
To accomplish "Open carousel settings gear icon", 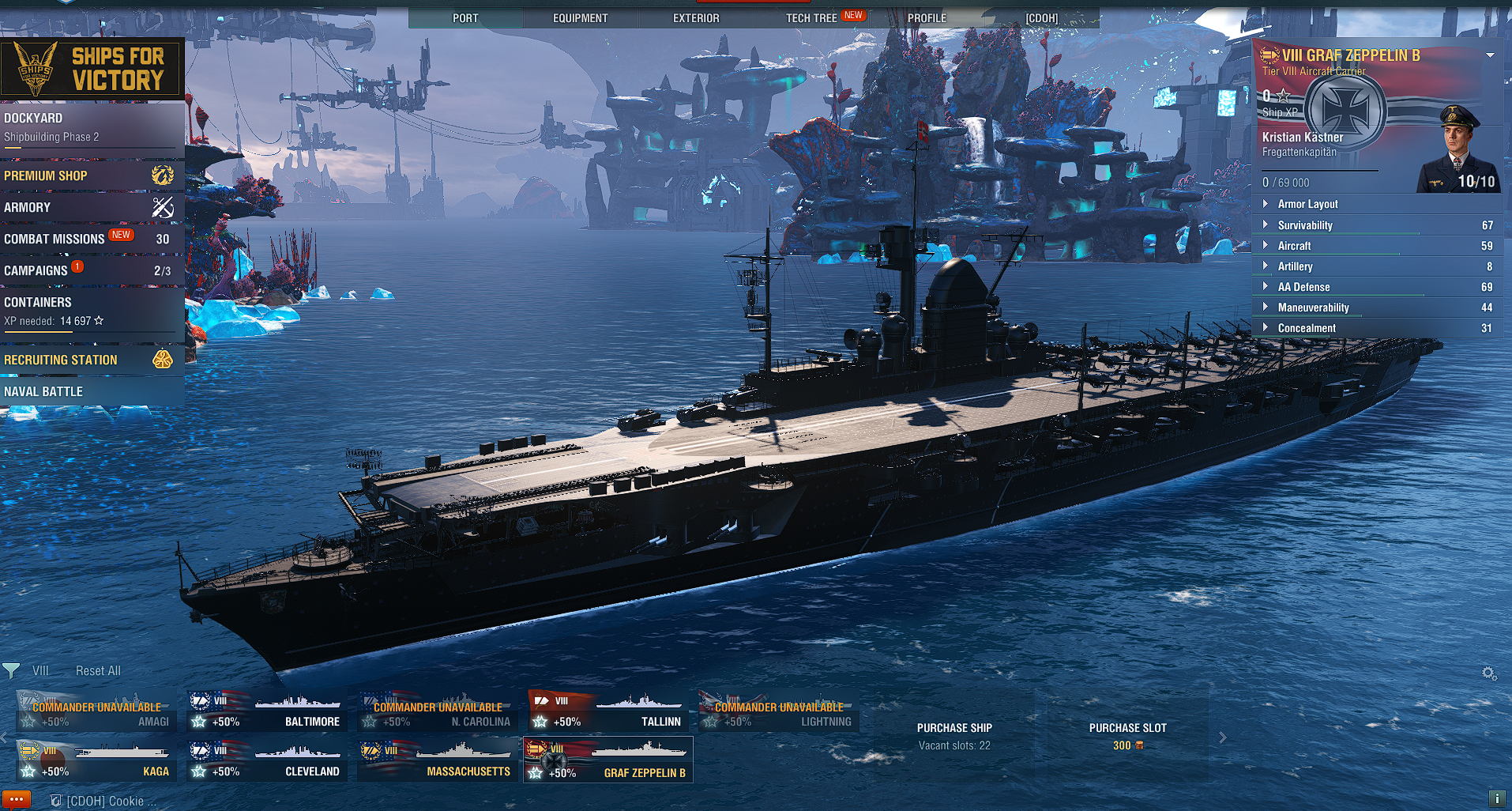I will tap(1489, 673).
